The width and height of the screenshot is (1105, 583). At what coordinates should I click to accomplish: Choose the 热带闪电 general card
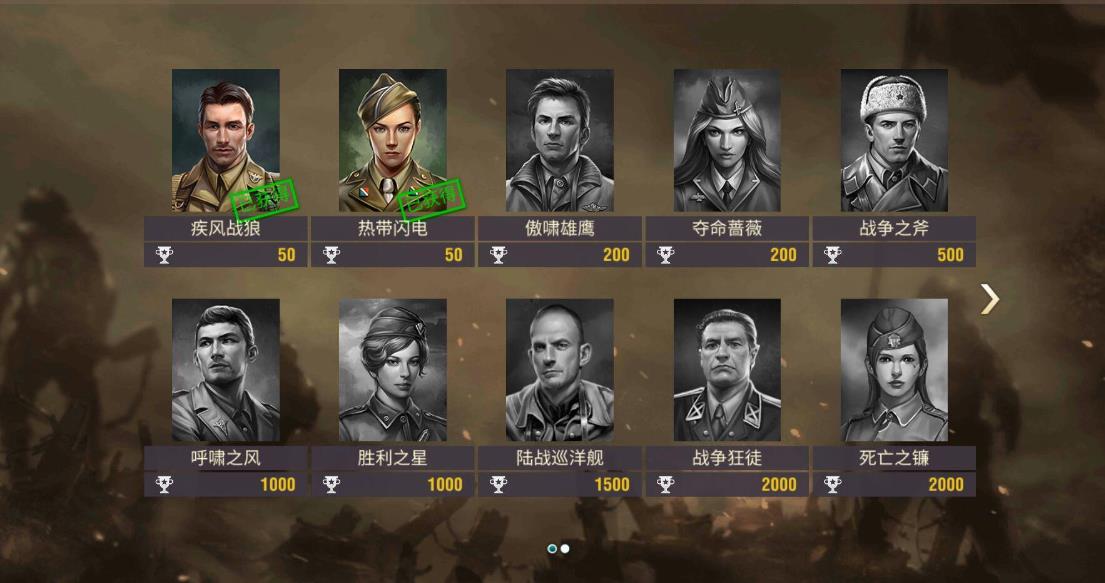pyautogui.click(x=392, y=141)
